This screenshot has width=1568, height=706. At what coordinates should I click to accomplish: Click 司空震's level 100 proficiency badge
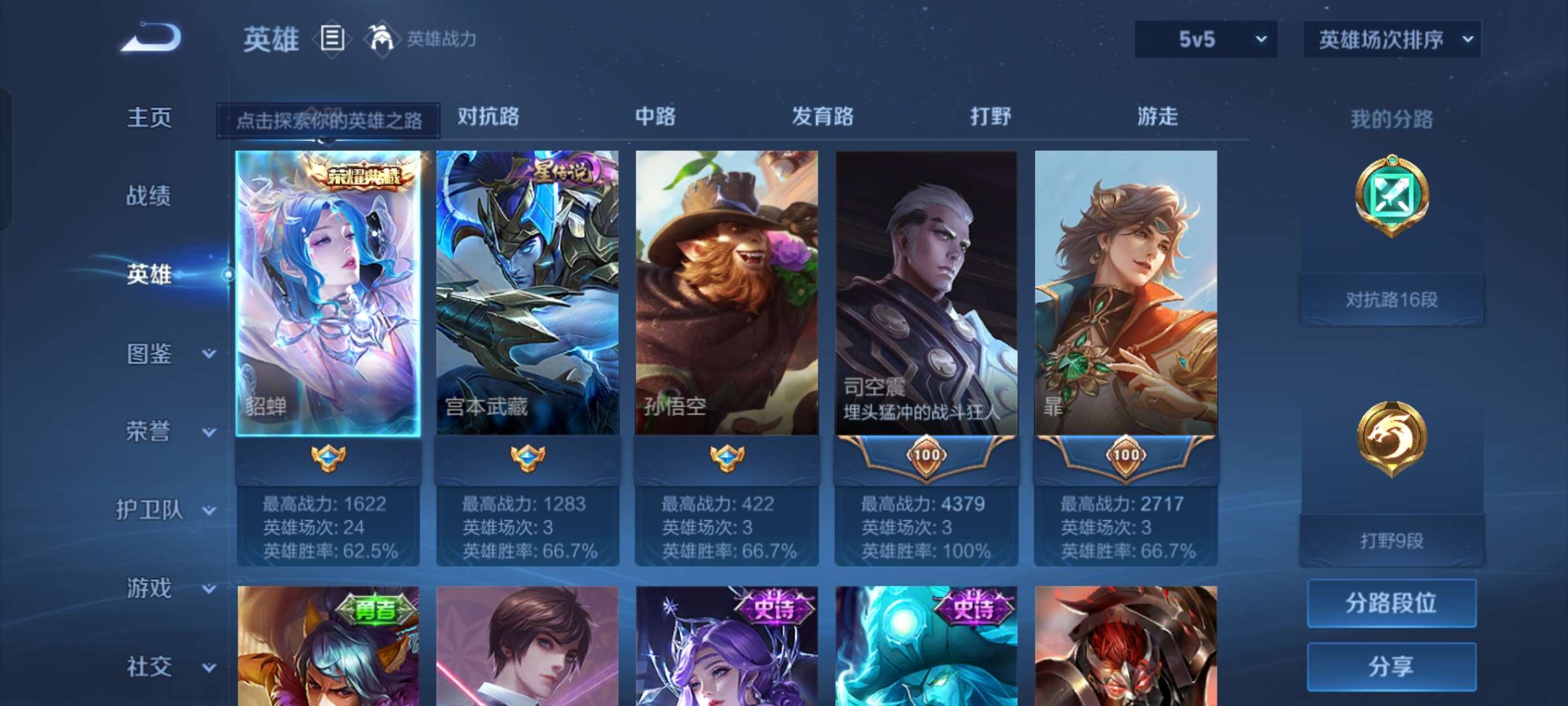(x=926, y=456)
